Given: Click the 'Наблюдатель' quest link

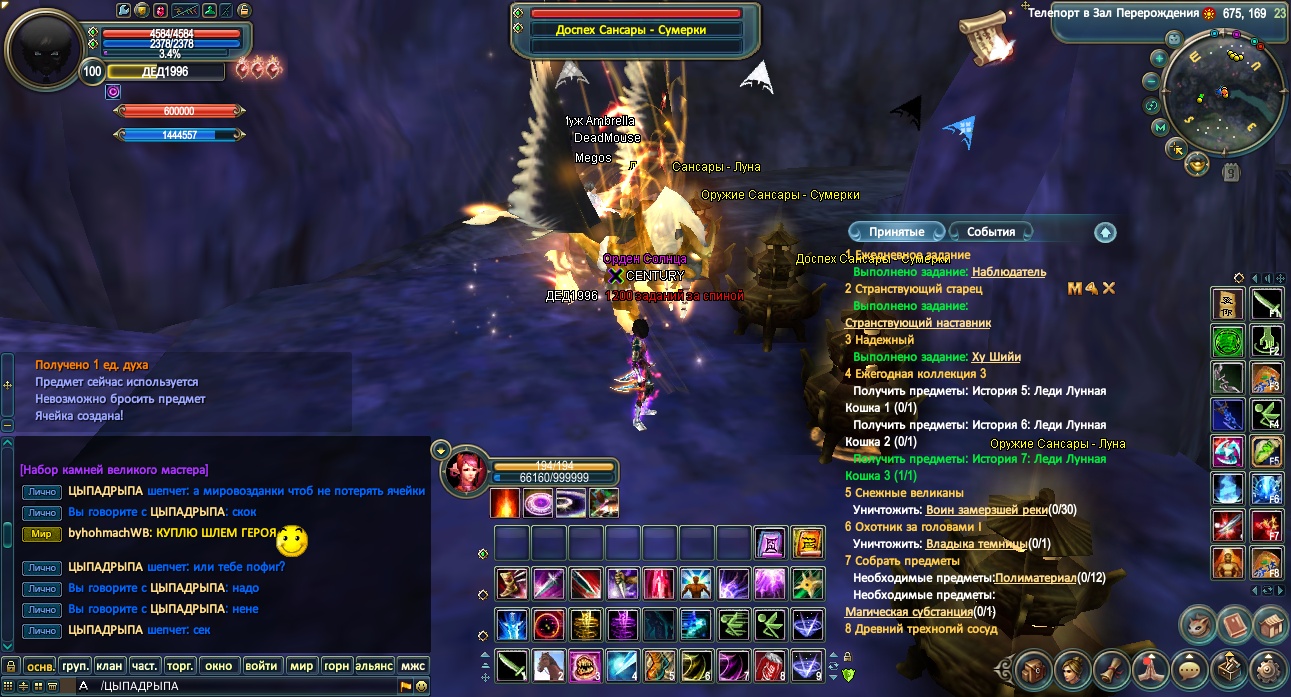Looking at the screenshot, I should tap(1009, 272).
